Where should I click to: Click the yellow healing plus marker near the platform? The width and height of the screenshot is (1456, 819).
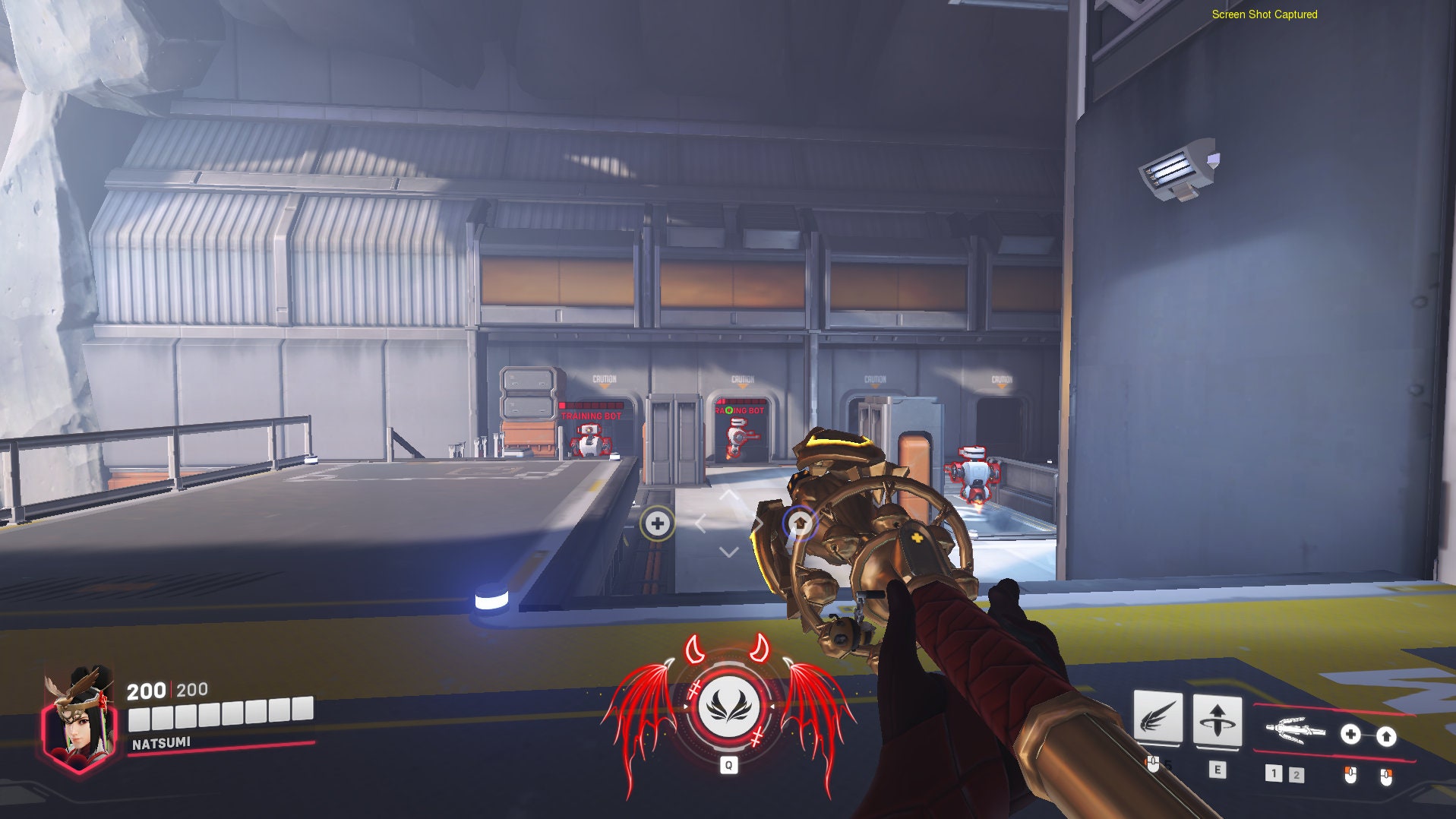[656, 523]
